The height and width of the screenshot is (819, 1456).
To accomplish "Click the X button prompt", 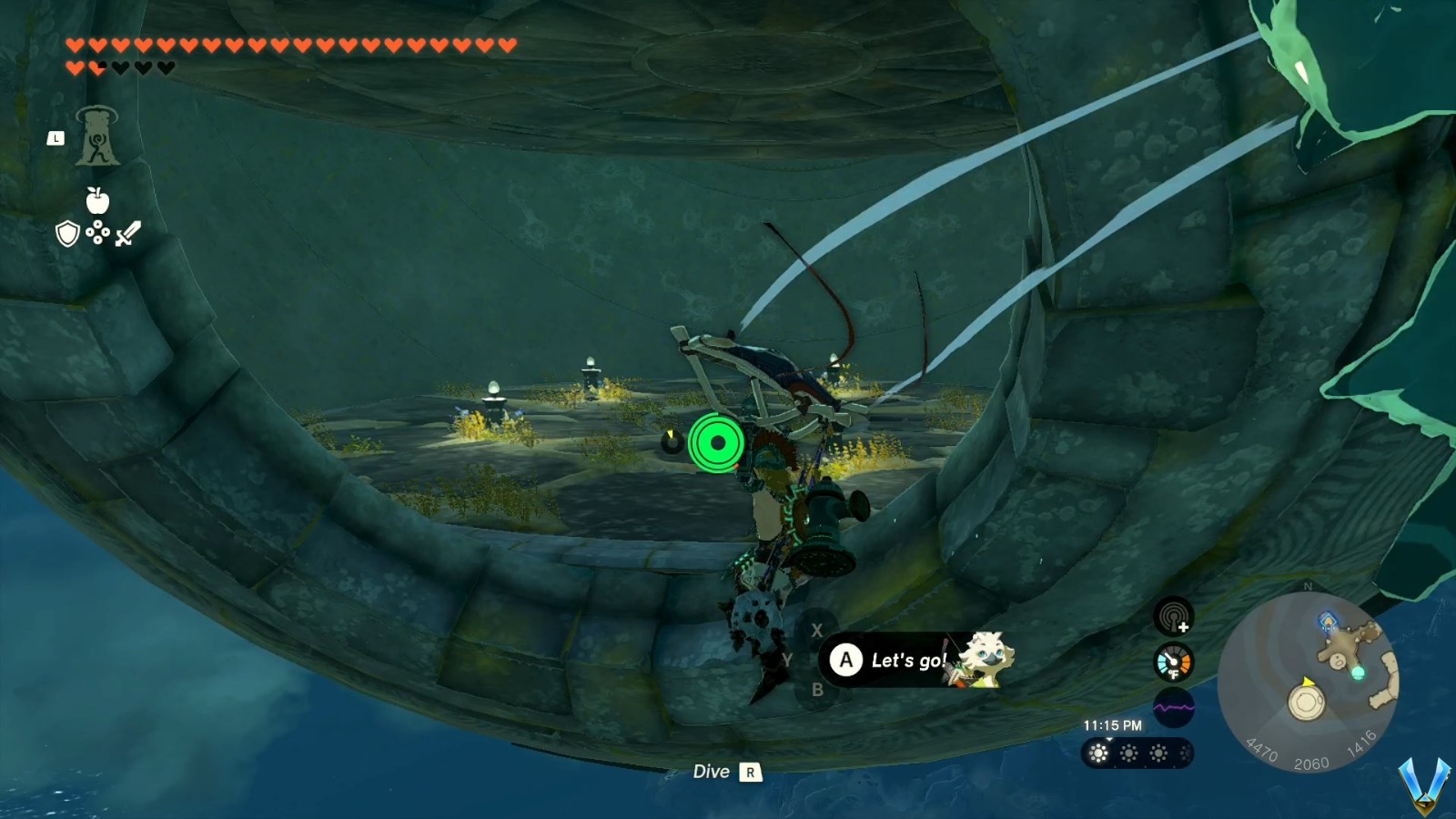I will pos(818,628).
